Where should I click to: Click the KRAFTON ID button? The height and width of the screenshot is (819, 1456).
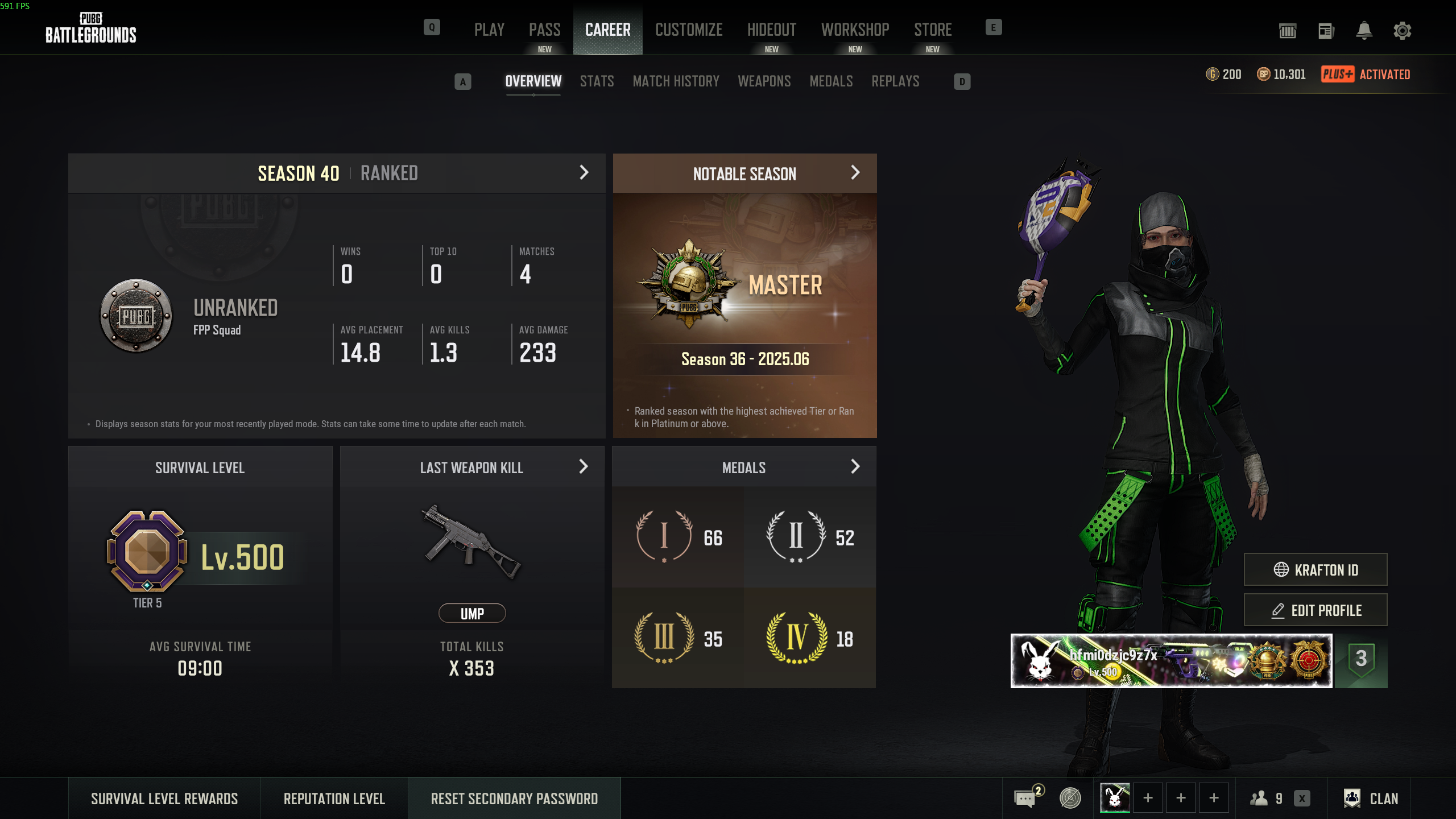[x=1315, y=569]
